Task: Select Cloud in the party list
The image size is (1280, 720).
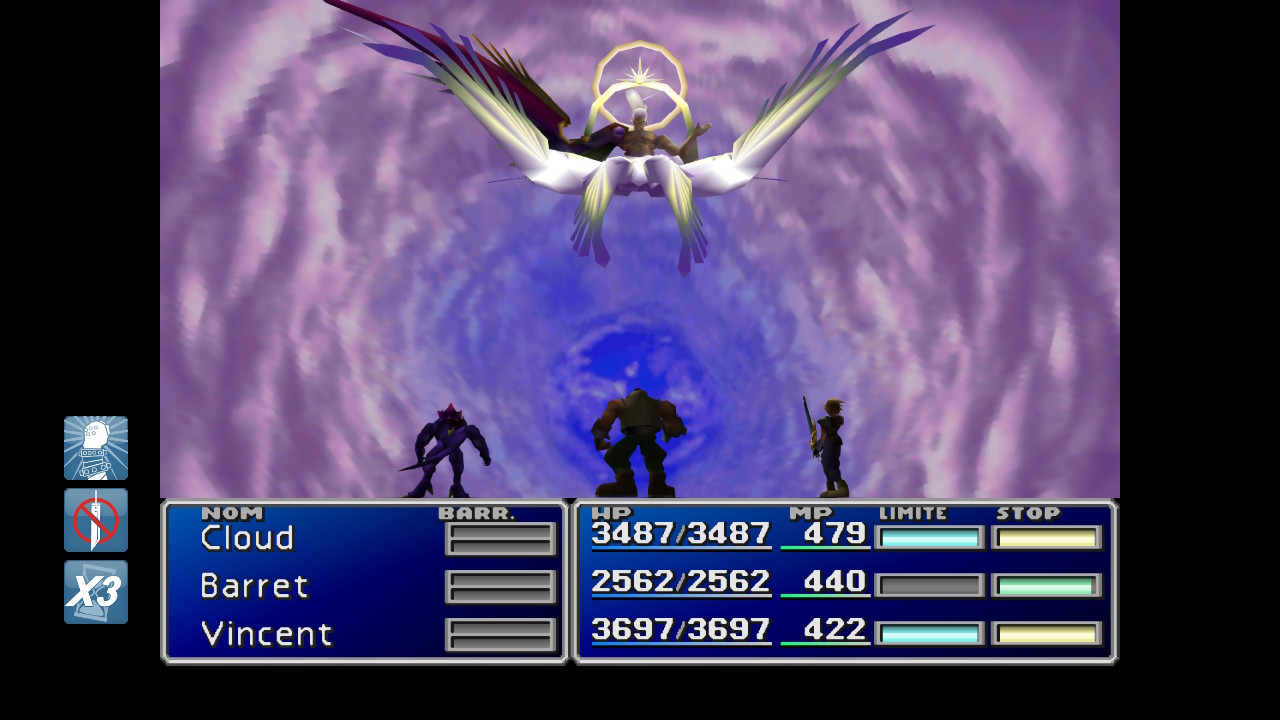Action: point(248,538)
